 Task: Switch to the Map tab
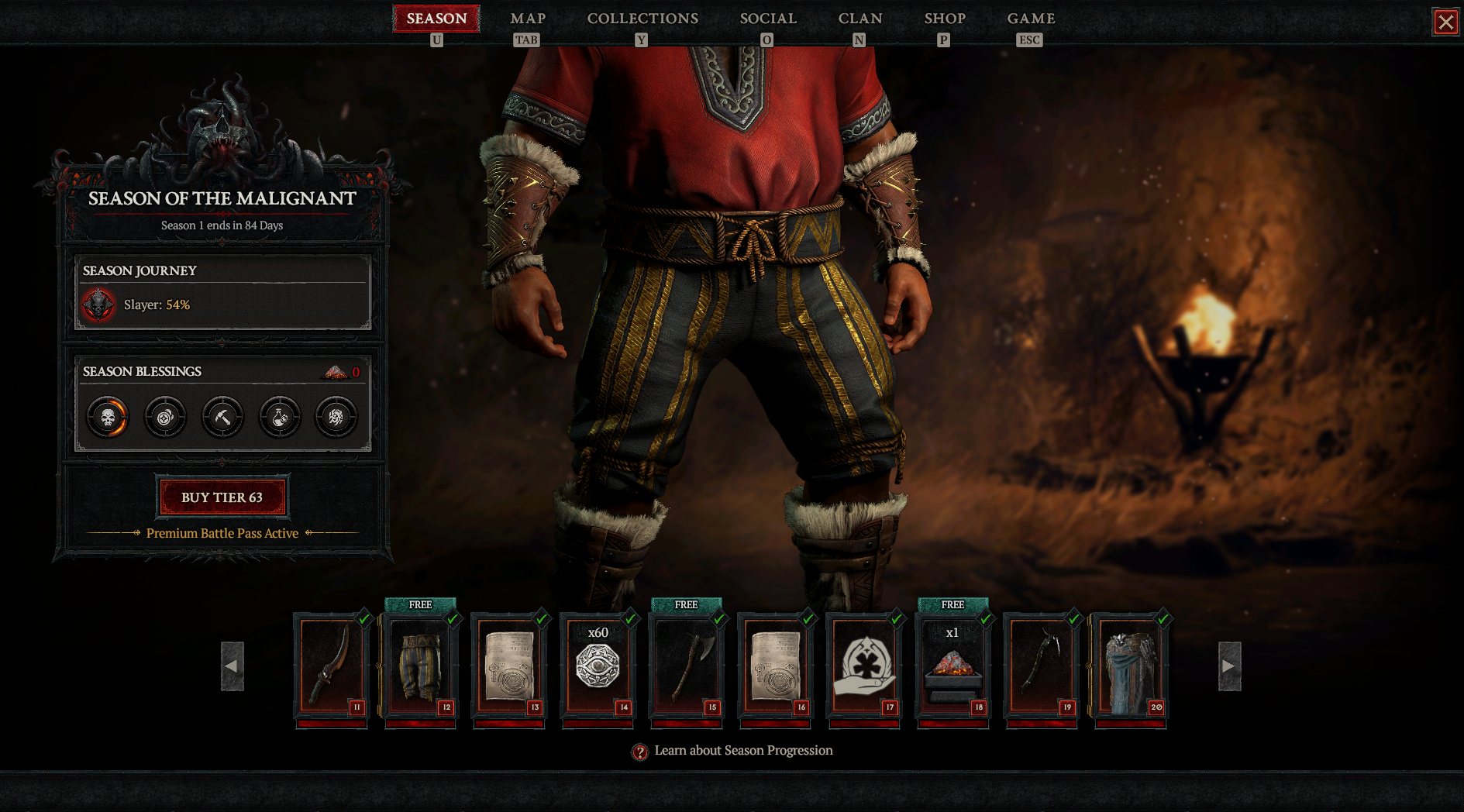[x=528, y=19]
